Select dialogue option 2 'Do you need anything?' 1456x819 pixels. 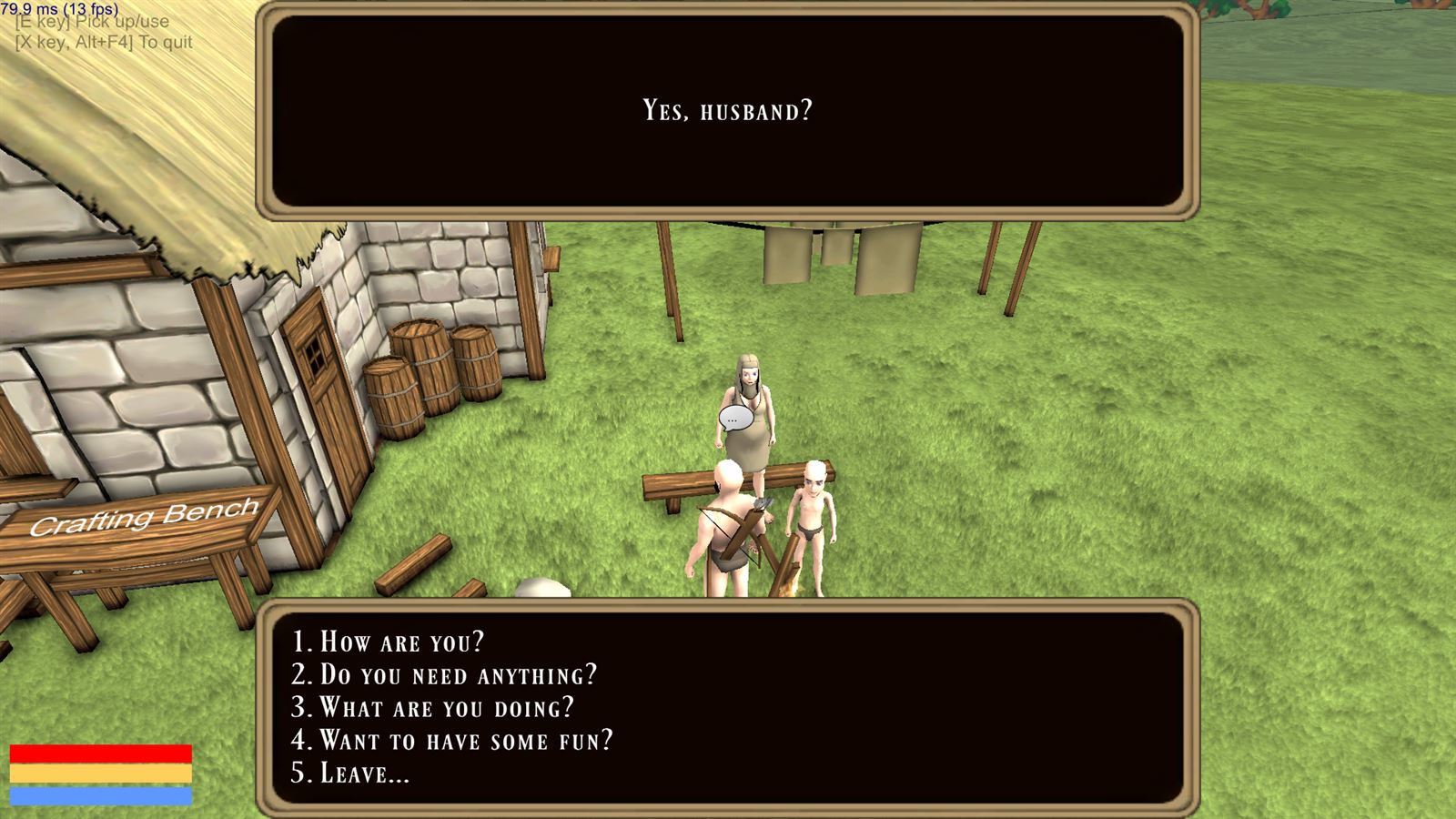(x=445, y=676)
